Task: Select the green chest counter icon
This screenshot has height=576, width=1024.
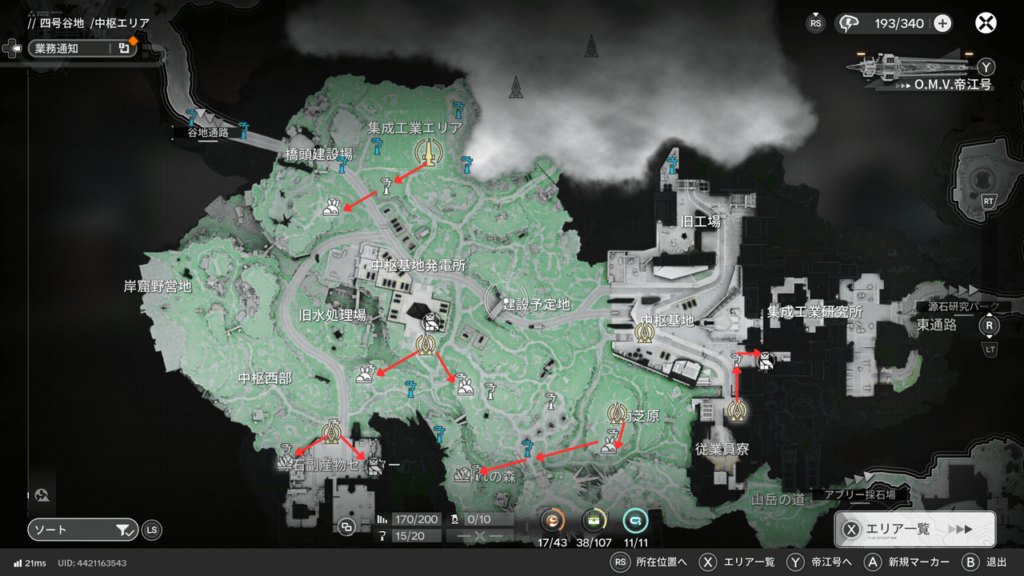Action: 595,520
